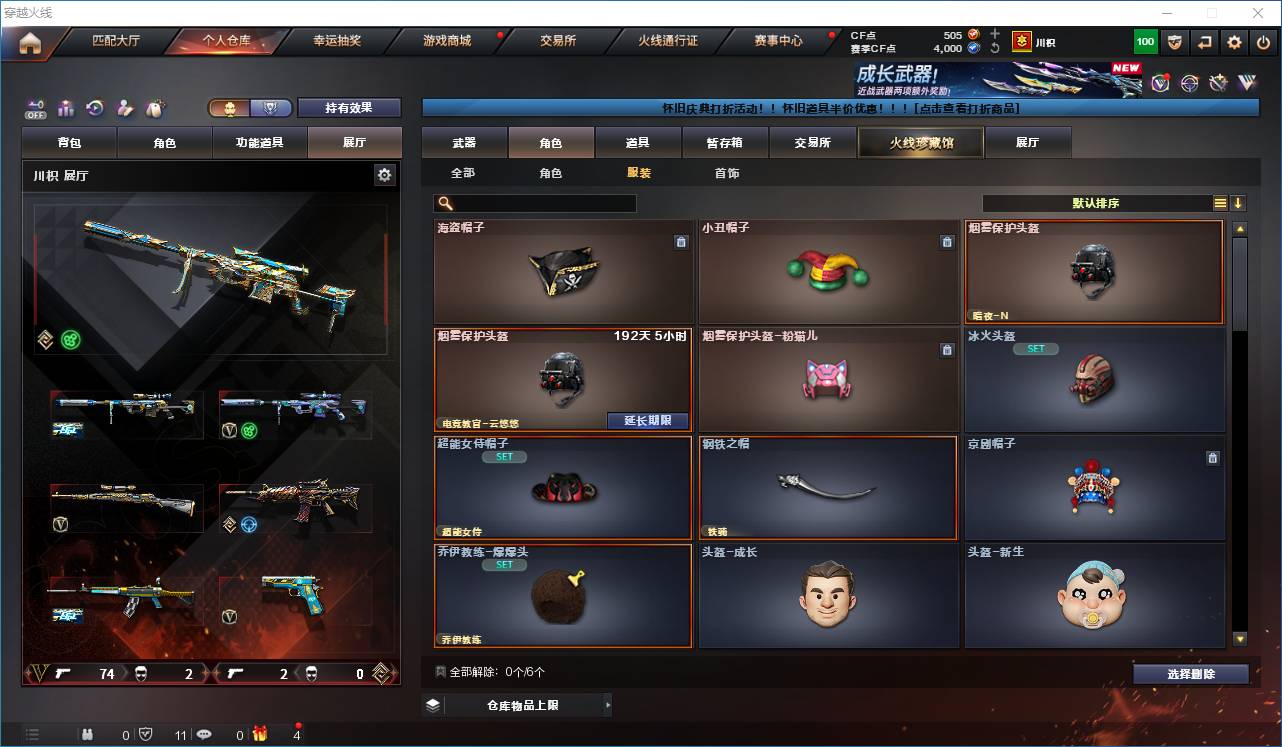Click the gift icon with red badge notification
Viewport: 1282px width, 747px height.
point(259,733)
